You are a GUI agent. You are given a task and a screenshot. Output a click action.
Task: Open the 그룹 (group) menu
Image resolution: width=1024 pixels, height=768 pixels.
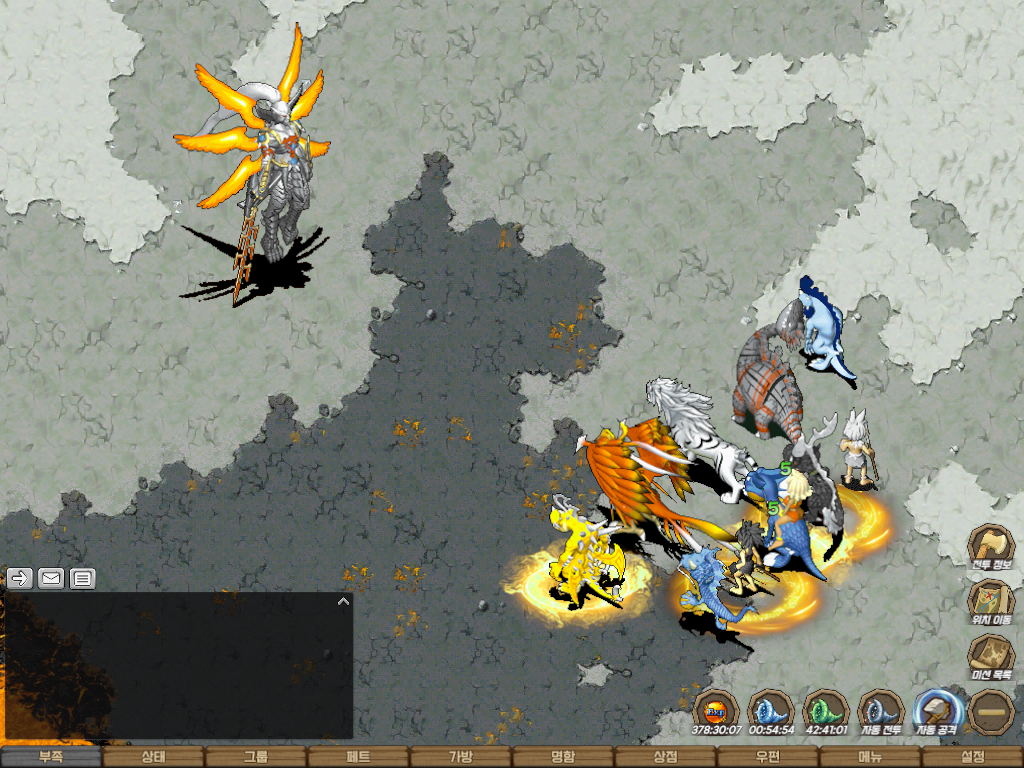[x=256, y=757]
